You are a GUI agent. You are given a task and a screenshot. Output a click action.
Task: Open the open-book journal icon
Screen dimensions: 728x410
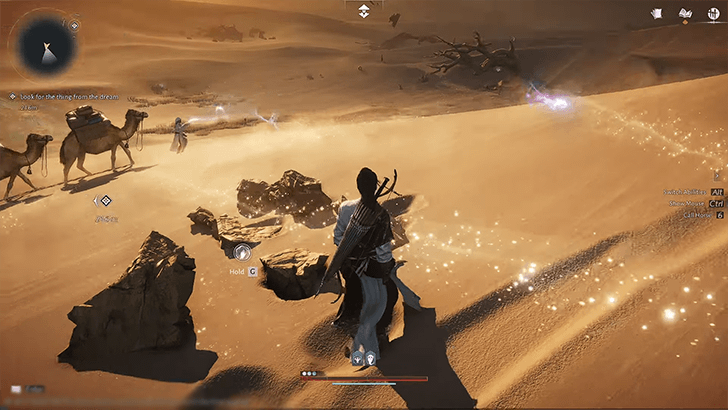click(x=685, y=13)
